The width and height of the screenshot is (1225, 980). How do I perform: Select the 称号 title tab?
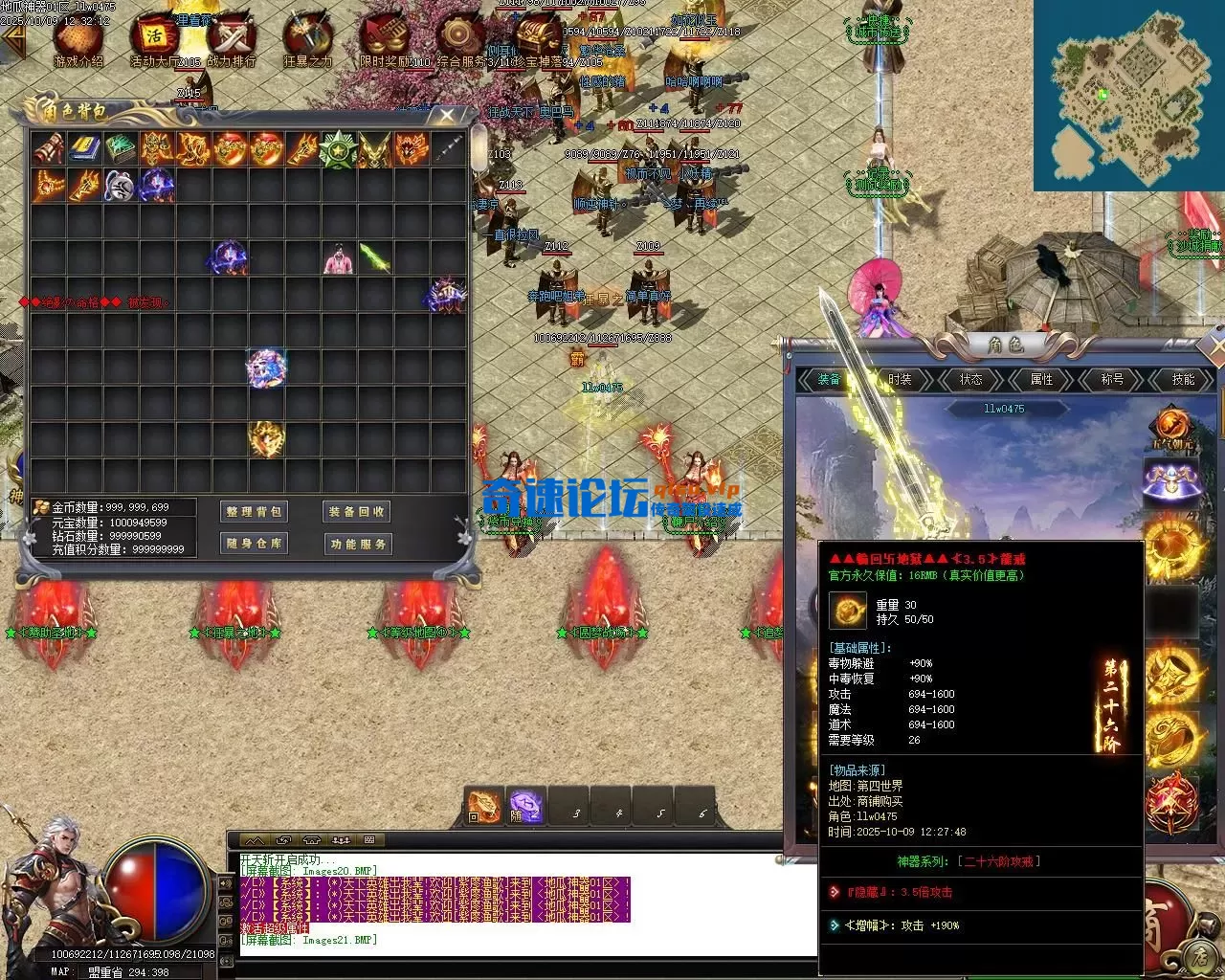click(x=1112, y=380)
